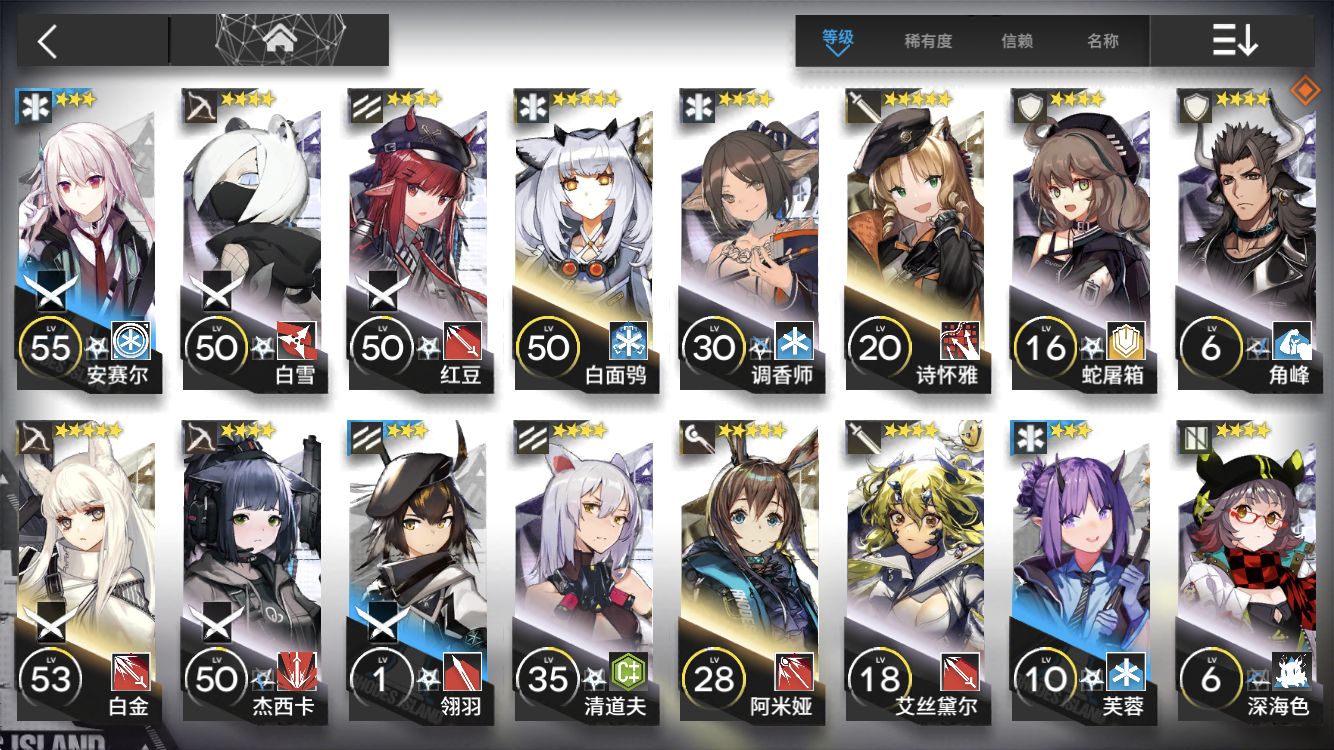Sort operators by 信赖 (trust)
1334x750 pixels.
pyautogui.click(x=1017, y=41)
